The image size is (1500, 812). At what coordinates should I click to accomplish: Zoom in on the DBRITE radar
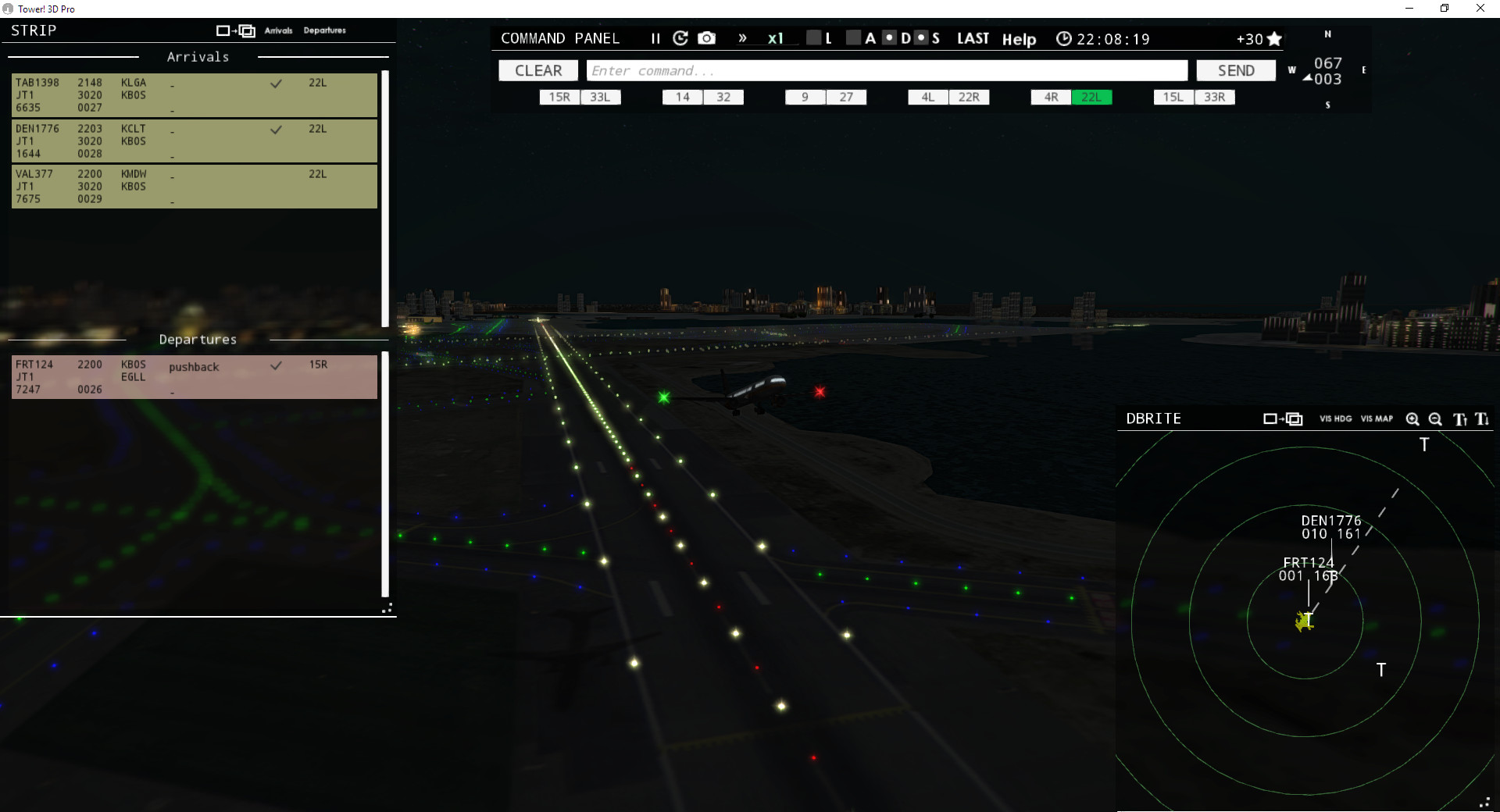pos(1413,419)
